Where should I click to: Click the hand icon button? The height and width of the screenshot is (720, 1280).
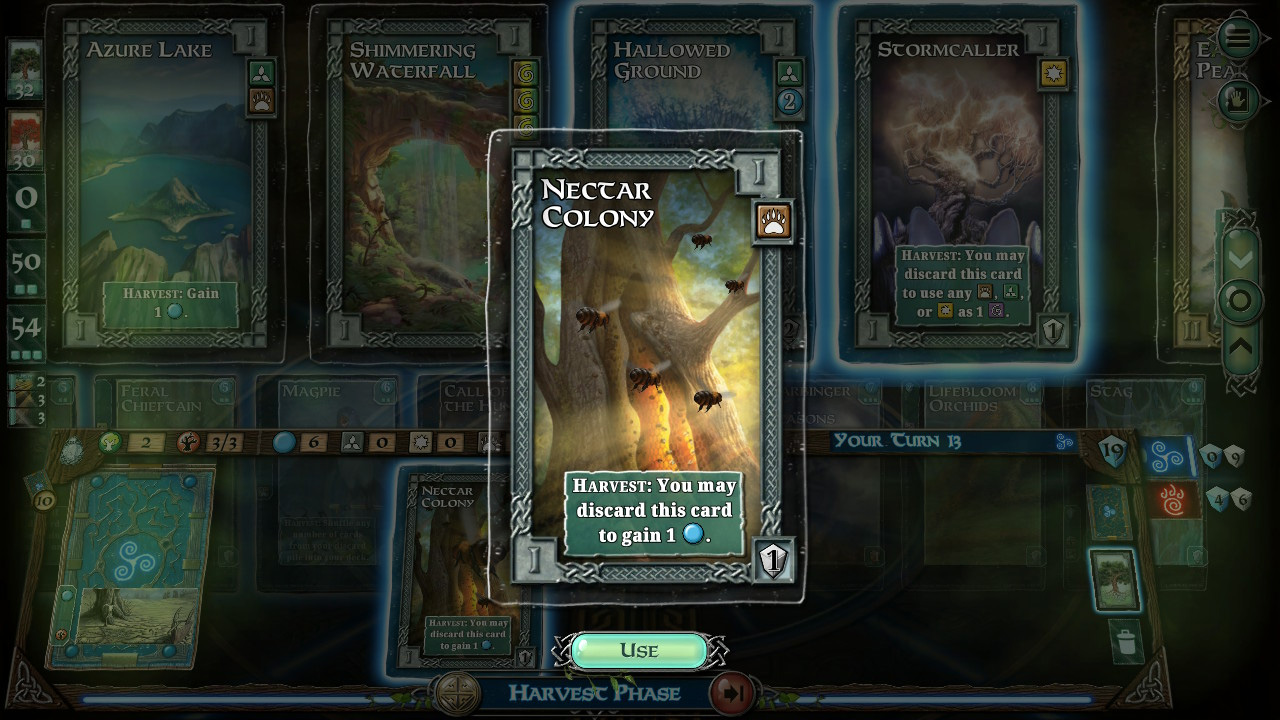[1238, 100]
